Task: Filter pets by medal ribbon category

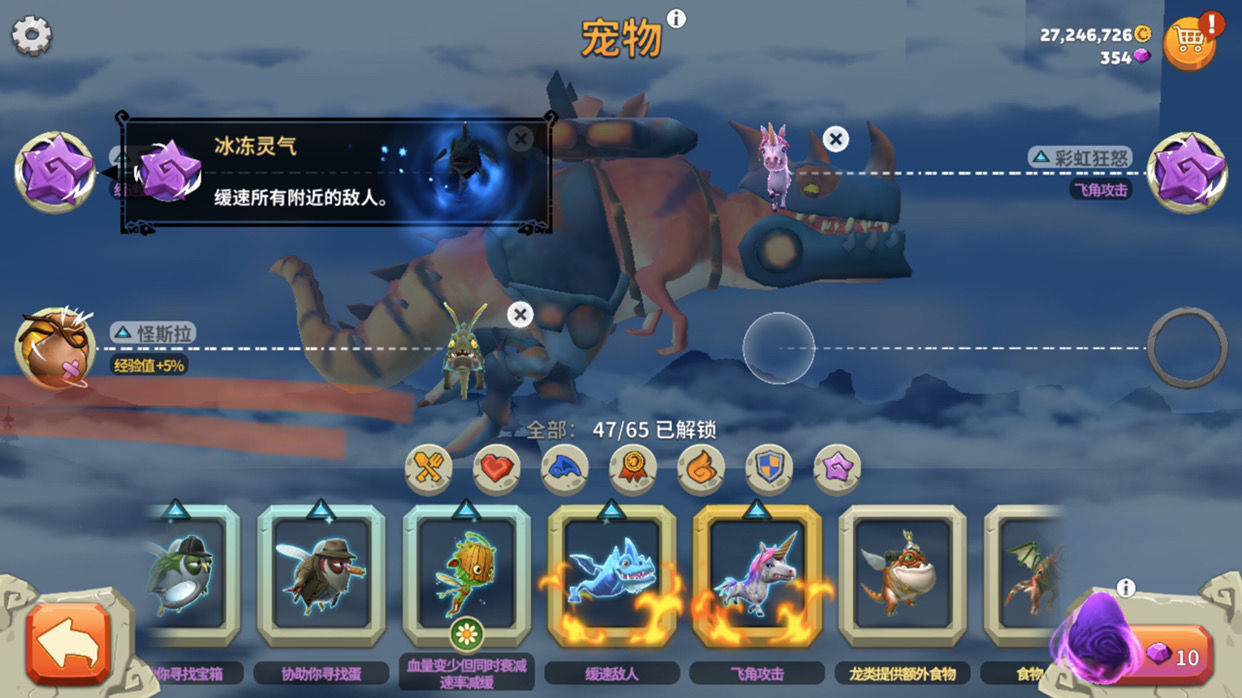Action: click(633, 469)
